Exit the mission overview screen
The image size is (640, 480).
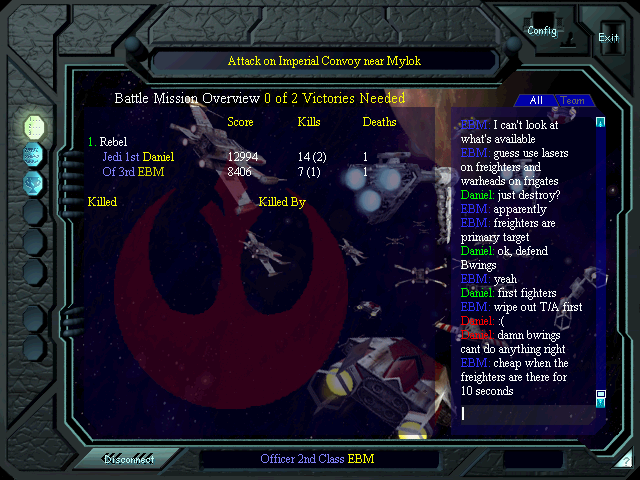coord(608,37)
